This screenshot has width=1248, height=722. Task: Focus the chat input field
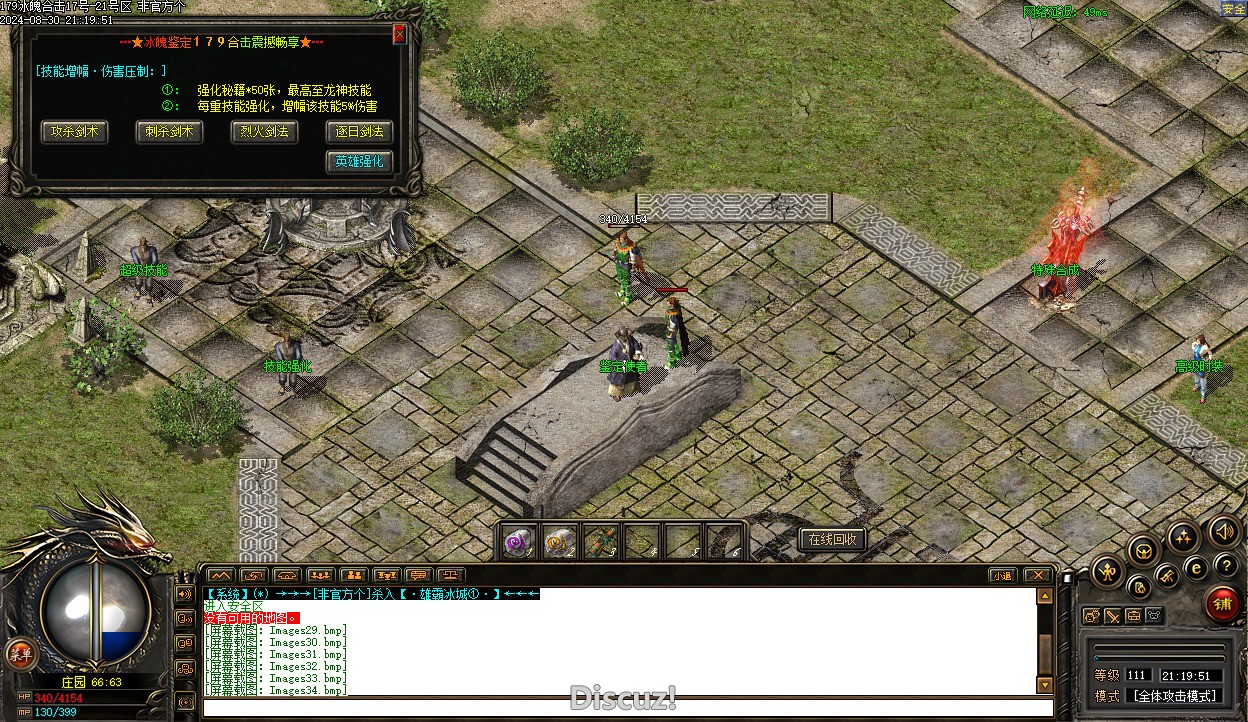(620, 708)
